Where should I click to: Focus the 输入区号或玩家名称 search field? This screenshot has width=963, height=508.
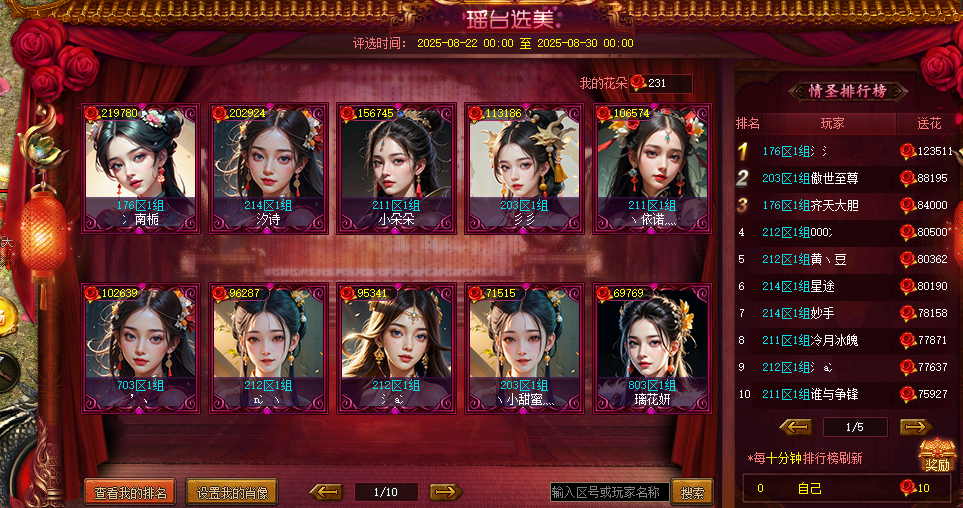click(x=609, y=492)
